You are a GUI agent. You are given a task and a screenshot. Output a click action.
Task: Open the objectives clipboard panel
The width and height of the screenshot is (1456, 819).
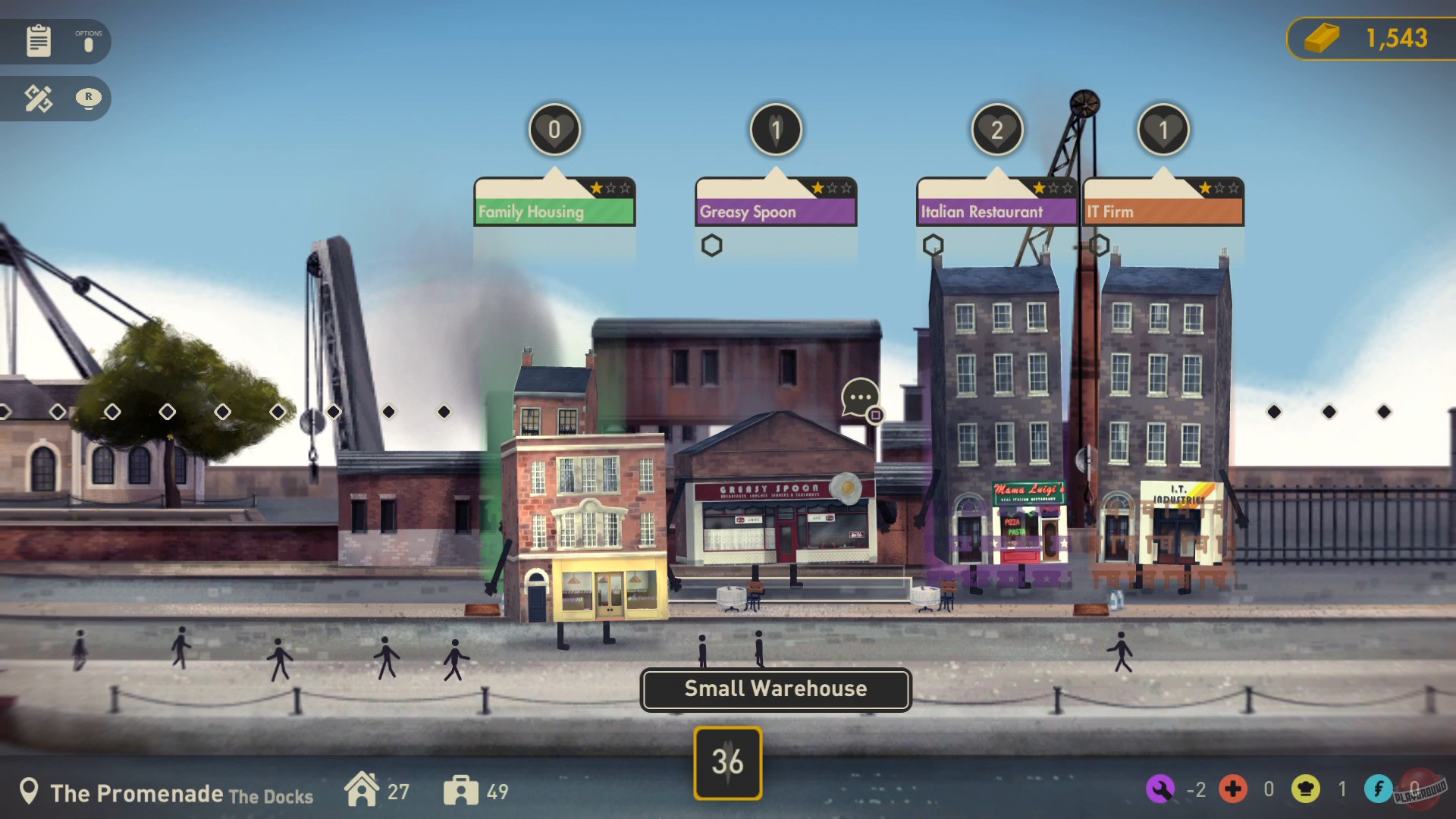point(38,41)
